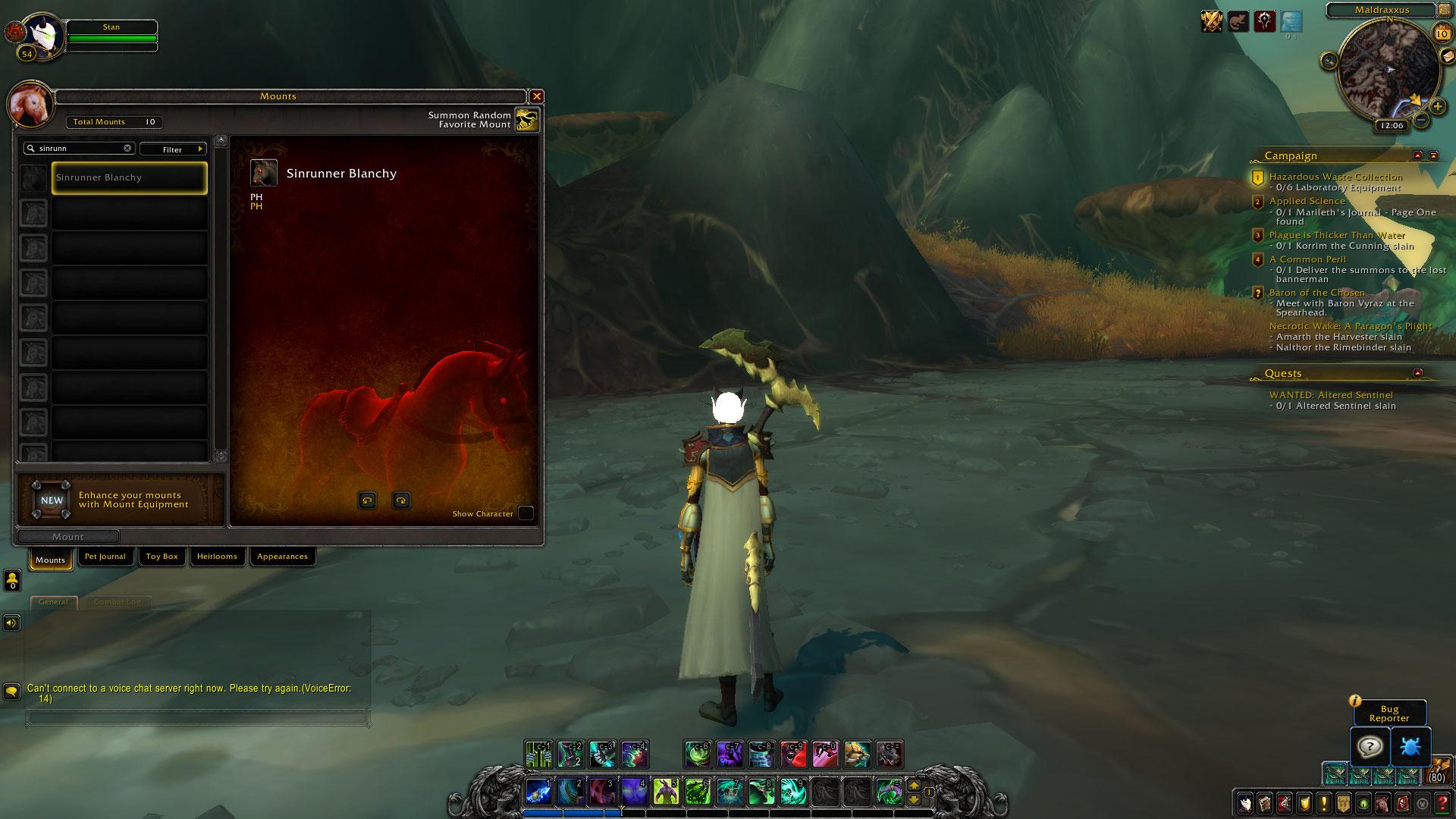This screenshot has width=1456, height=819.
Task: Rotate the mount model right
Action: pos(401,500)
